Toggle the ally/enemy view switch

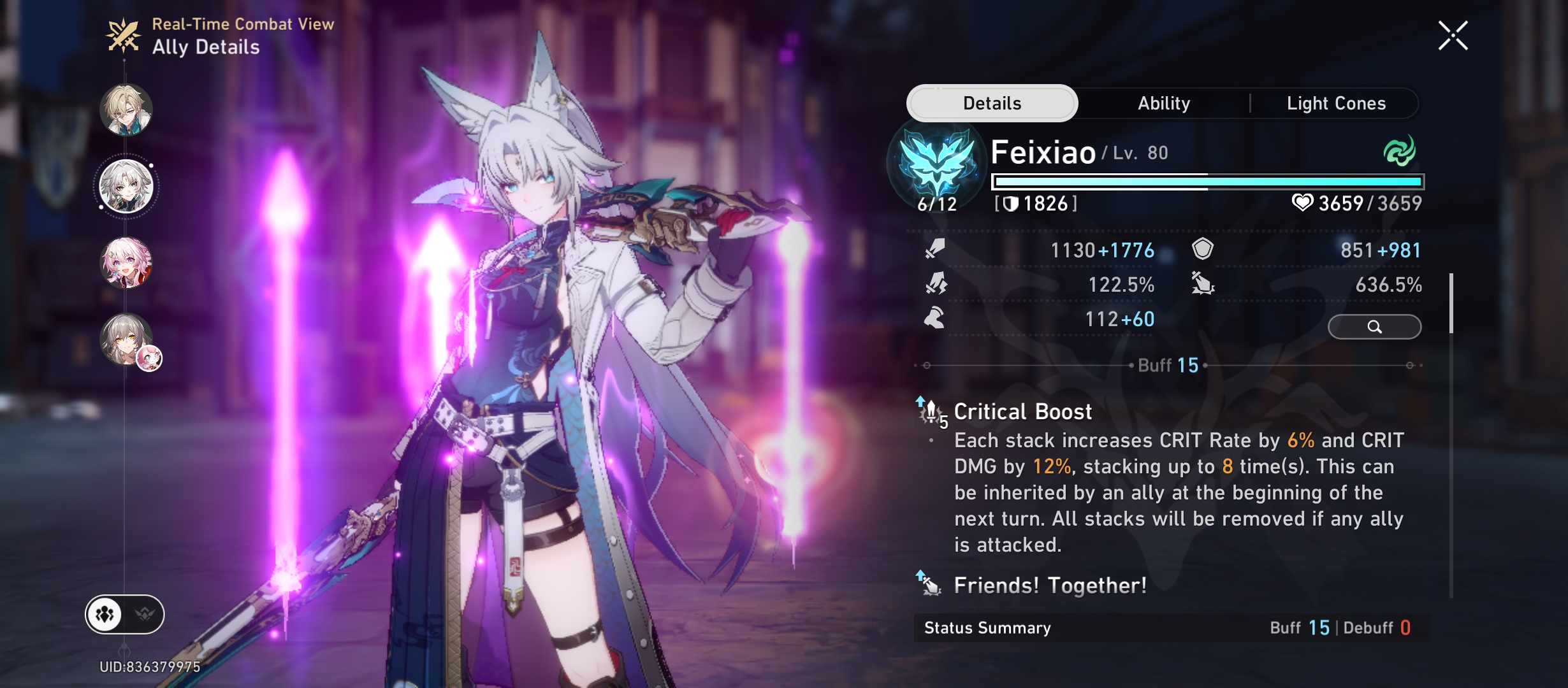click(x=125, y=615)
